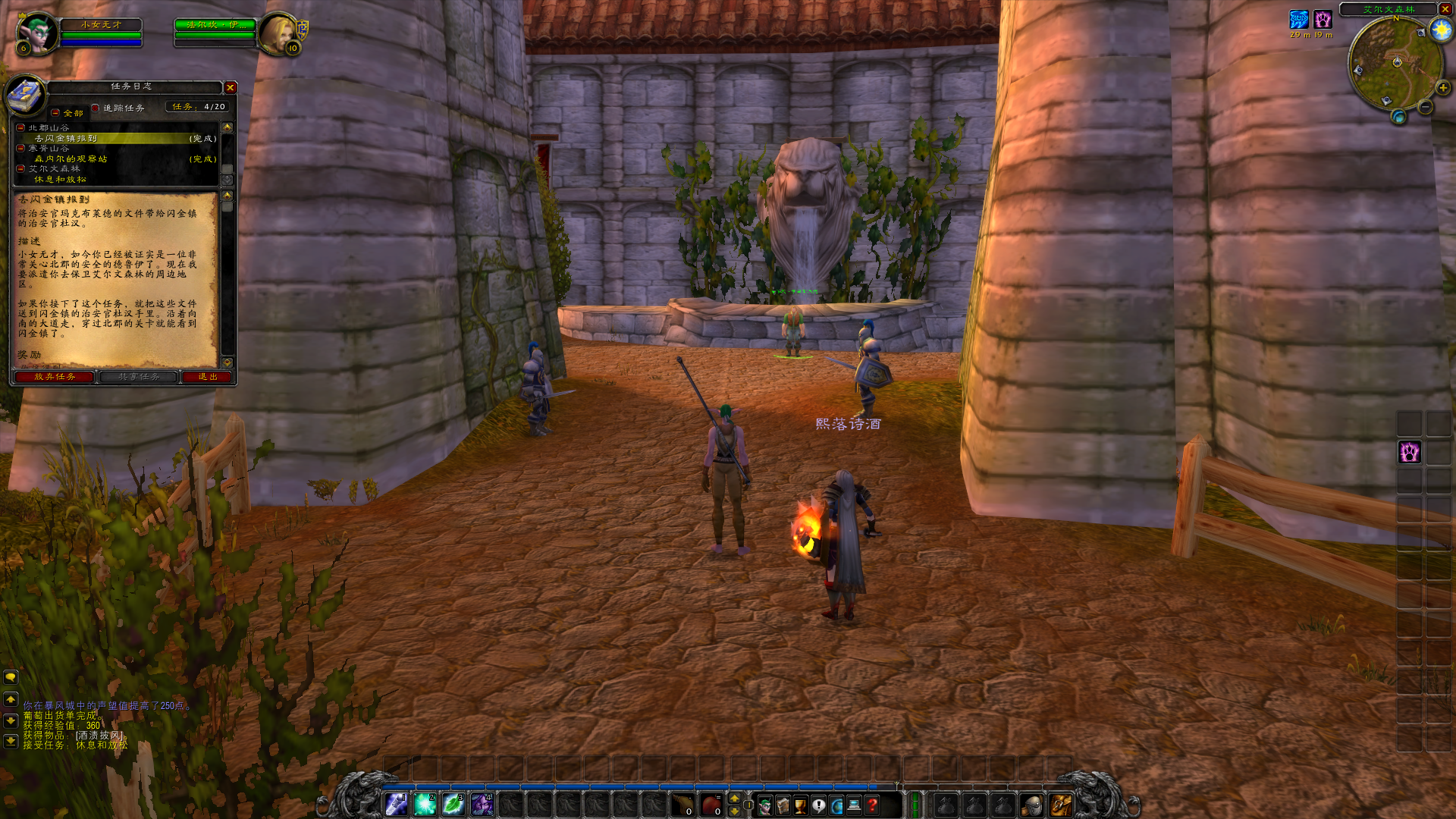The image size is (1456, 819).
Task: Open the red question mark help button
Action: [873, 805]
